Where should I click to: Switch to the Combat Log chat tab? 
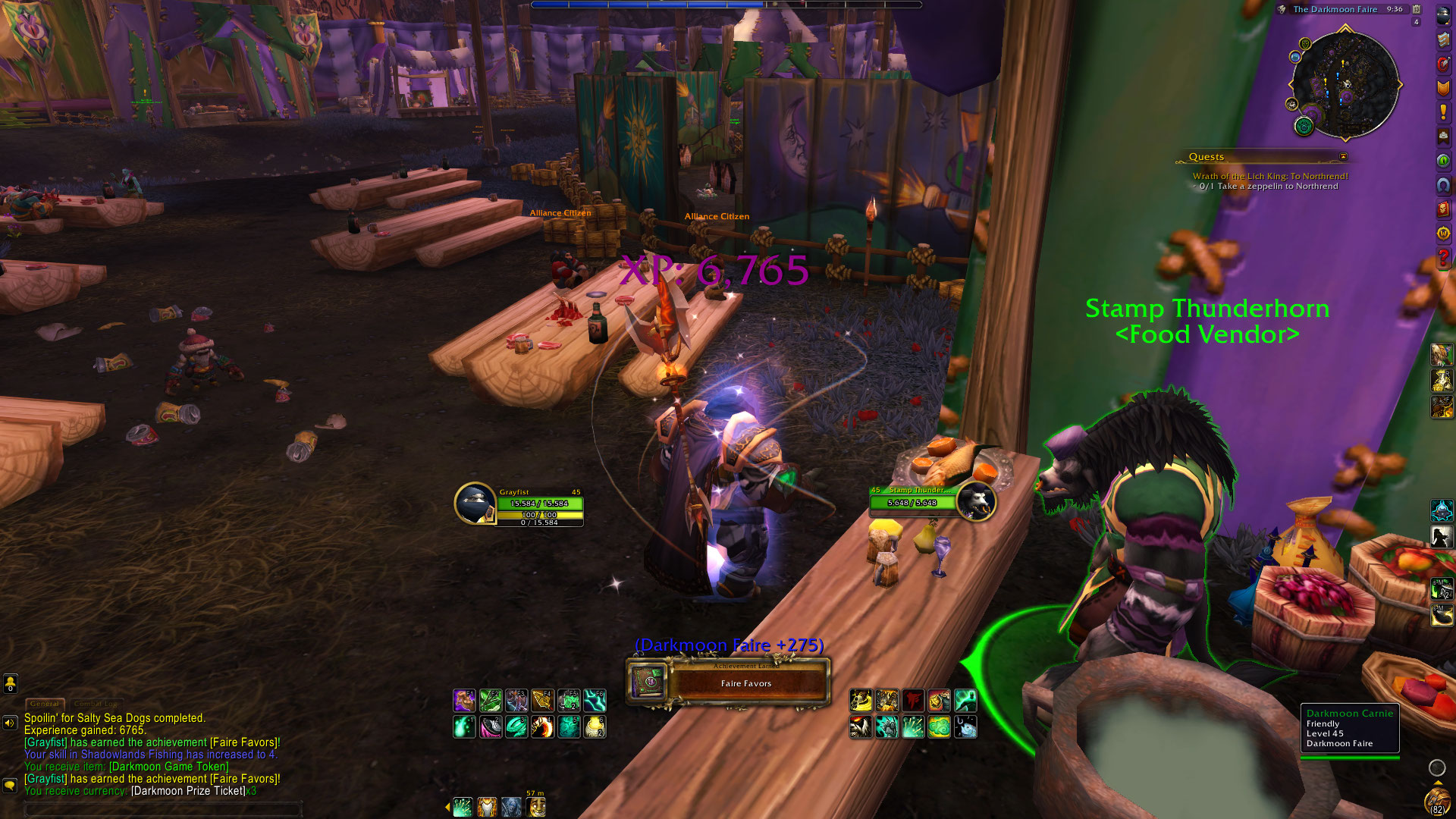point(97,704)
